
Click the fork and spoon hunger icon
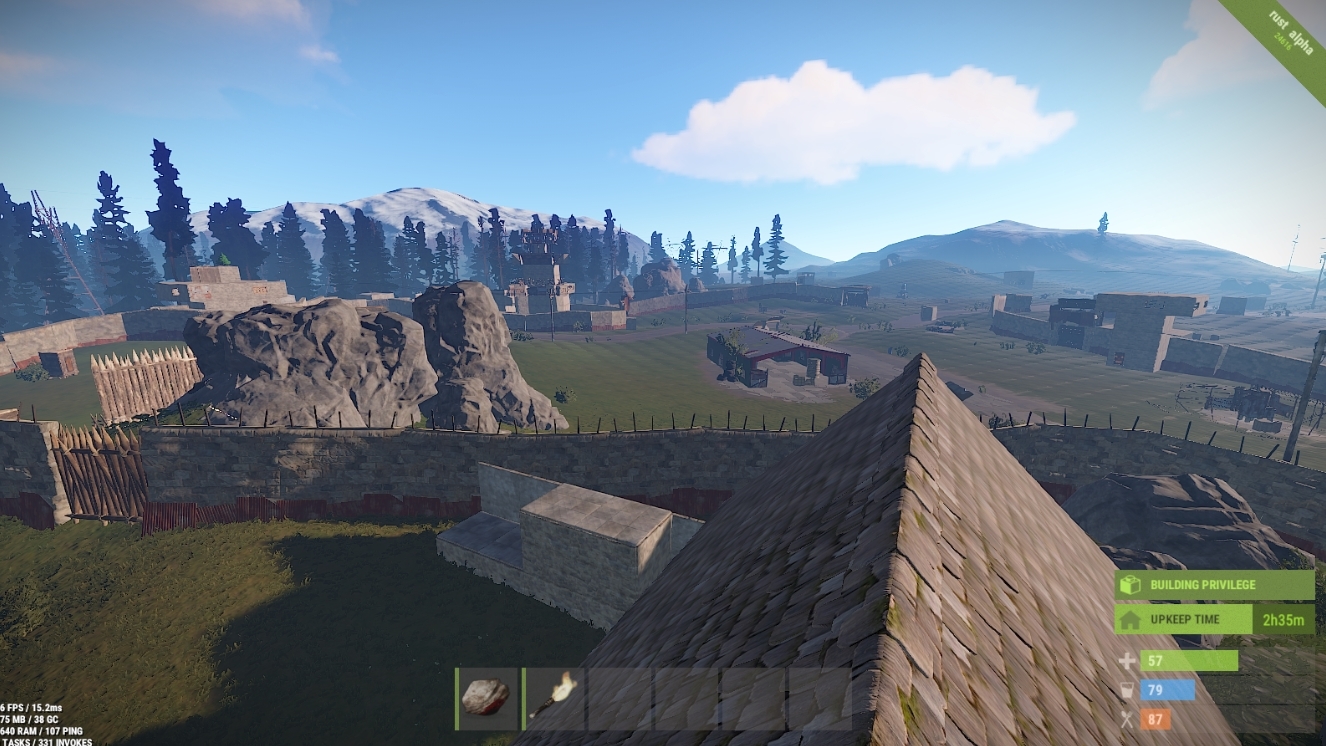(x=1128, y=717)
